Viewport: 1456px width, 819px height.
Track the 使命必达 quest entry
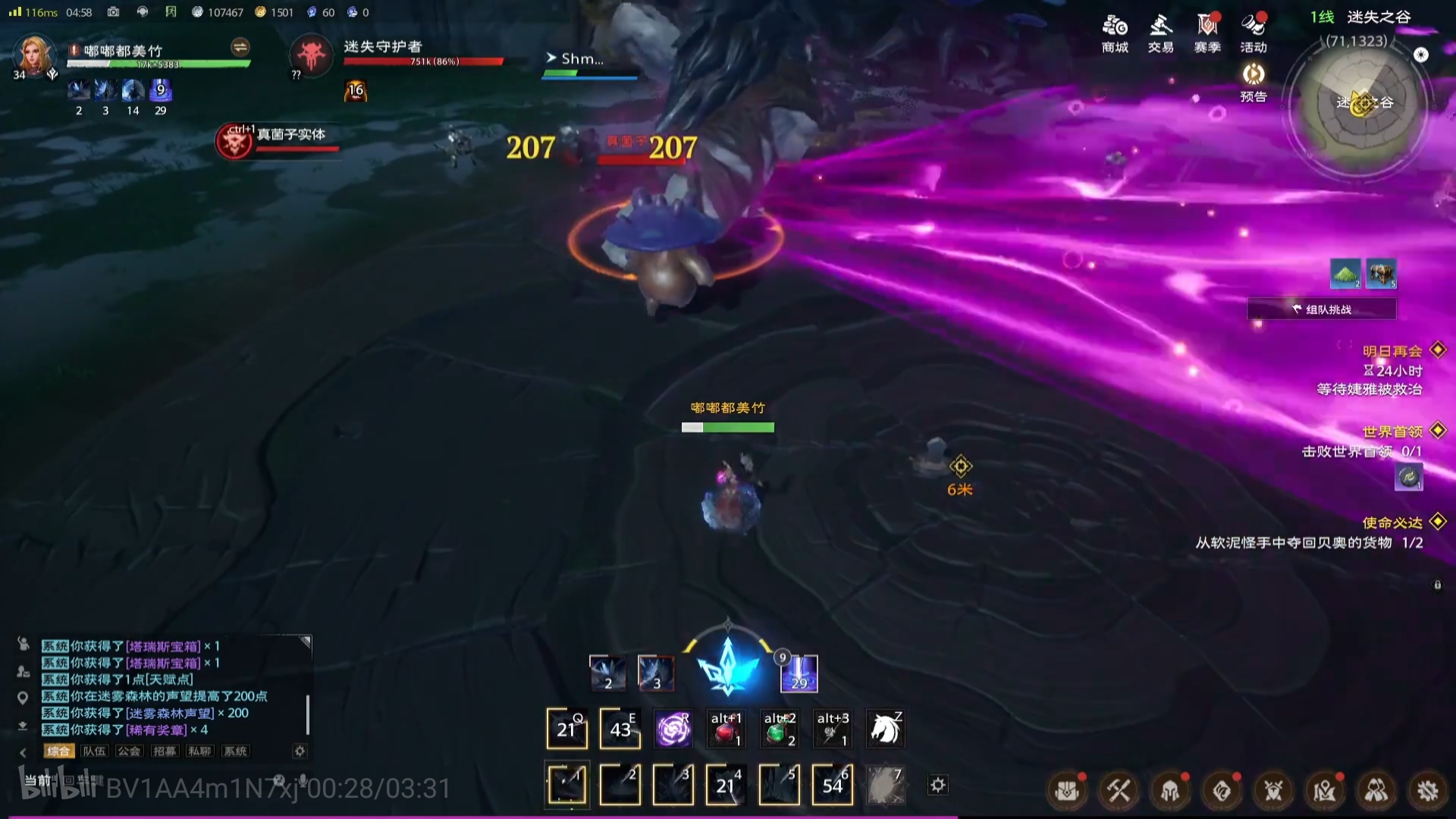click(1392, 523)
